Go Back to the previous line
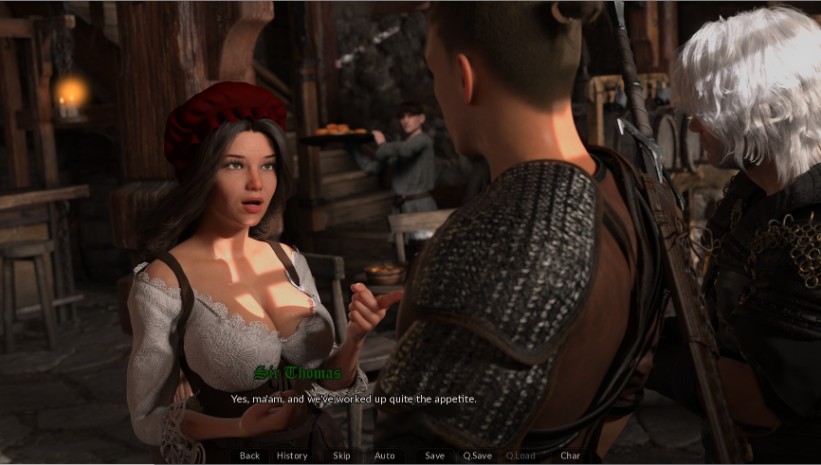The height and width of the screenshot is (465, 821). click(249, 456)
